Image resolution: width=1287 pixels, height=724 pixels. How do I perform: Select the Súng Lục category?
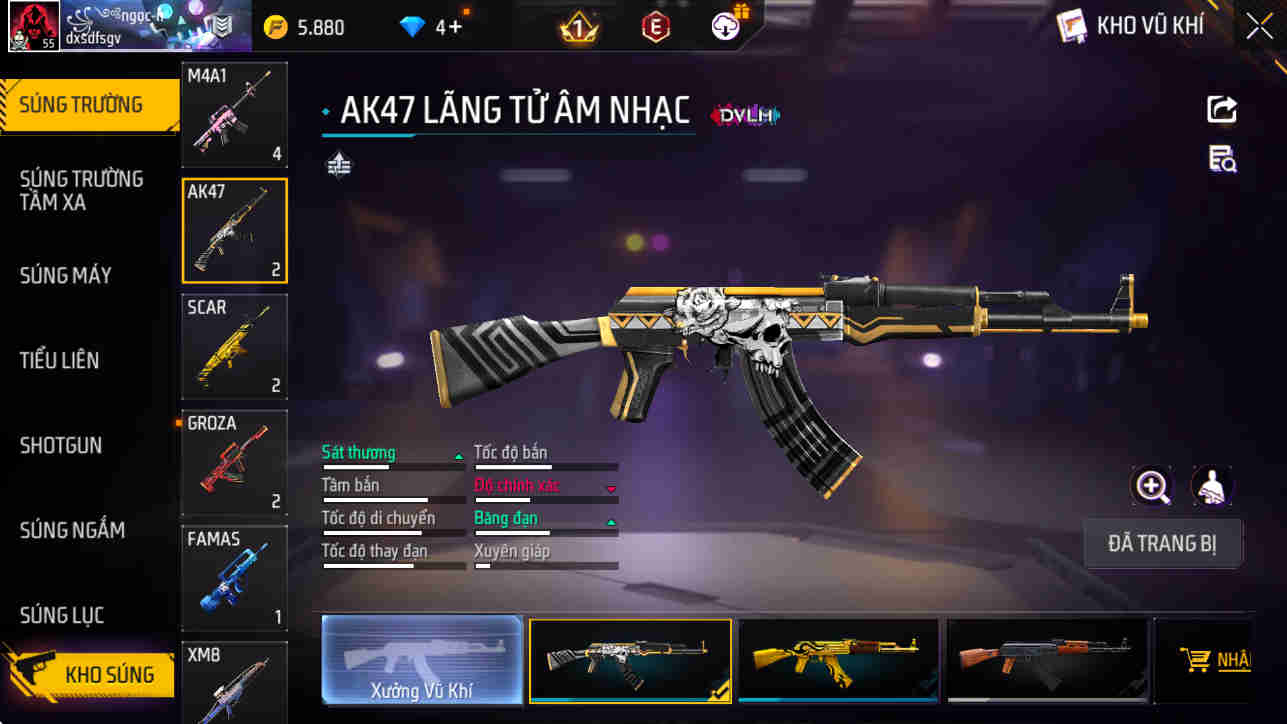[62, 615]
